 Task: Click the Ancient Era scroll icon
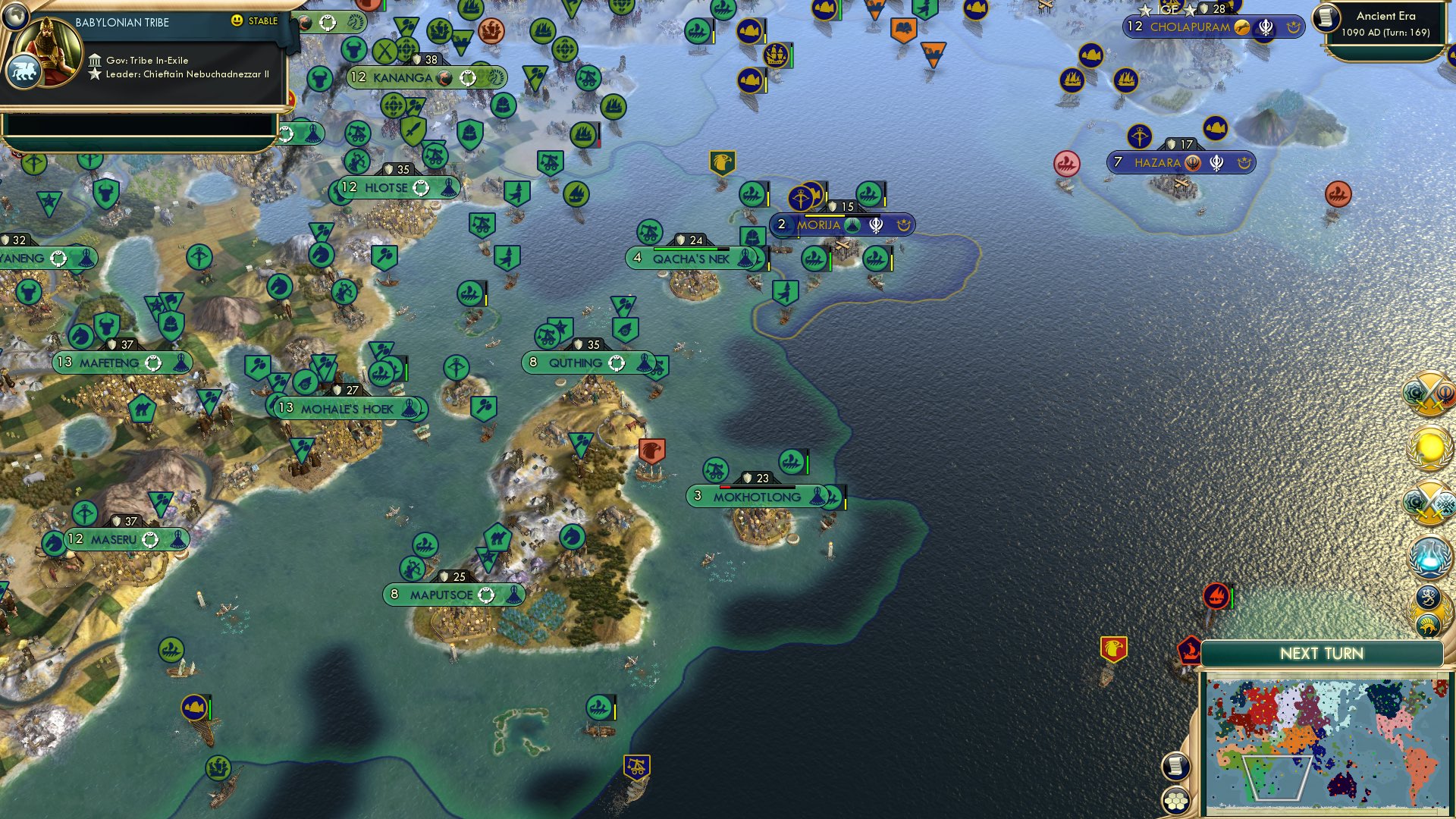1326,19
